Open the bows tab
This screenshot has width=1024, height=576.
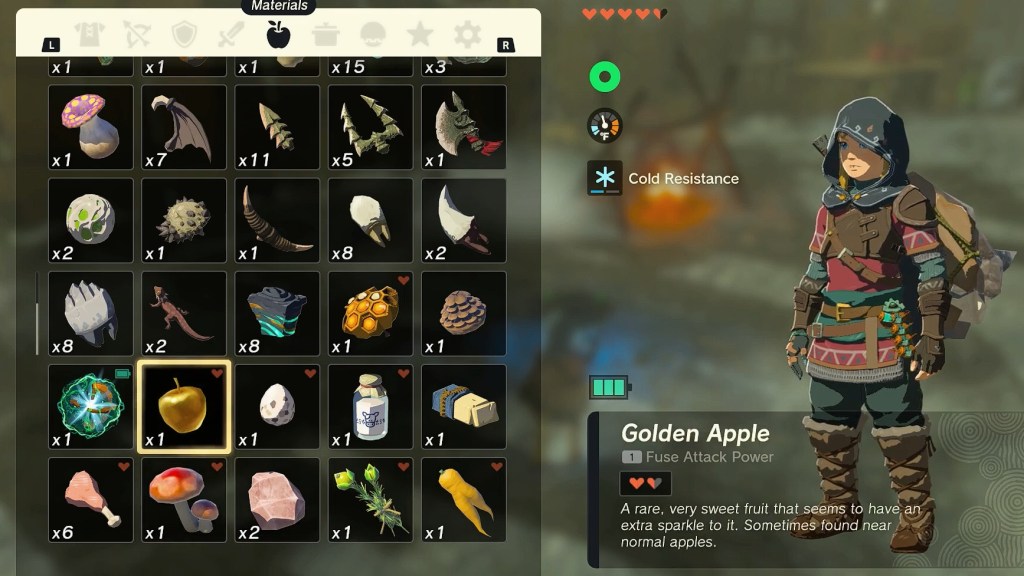pos(137,35)
